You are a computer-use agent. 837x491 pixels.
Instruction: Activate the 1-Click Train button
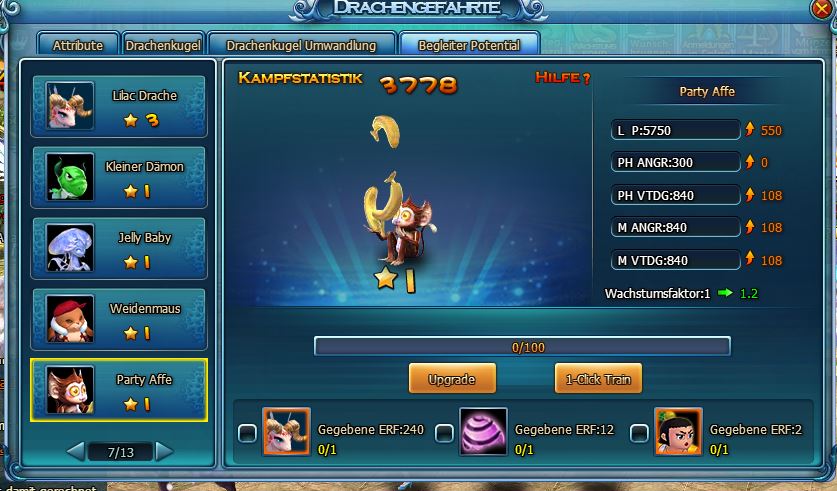598,379
